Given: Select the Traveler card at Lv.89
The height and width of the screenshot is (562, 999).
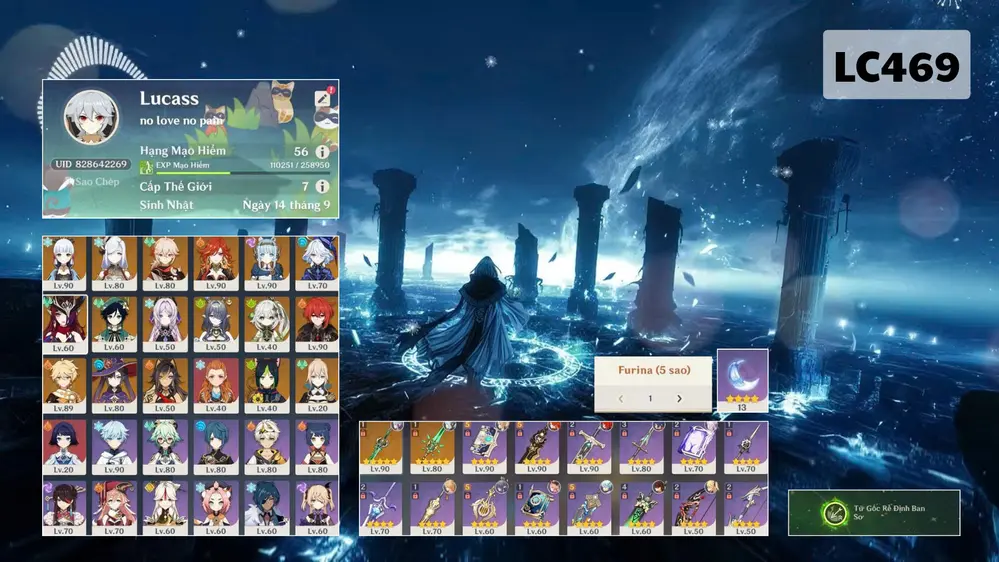Looking at the screenshot, I should (x=65, y=382).
